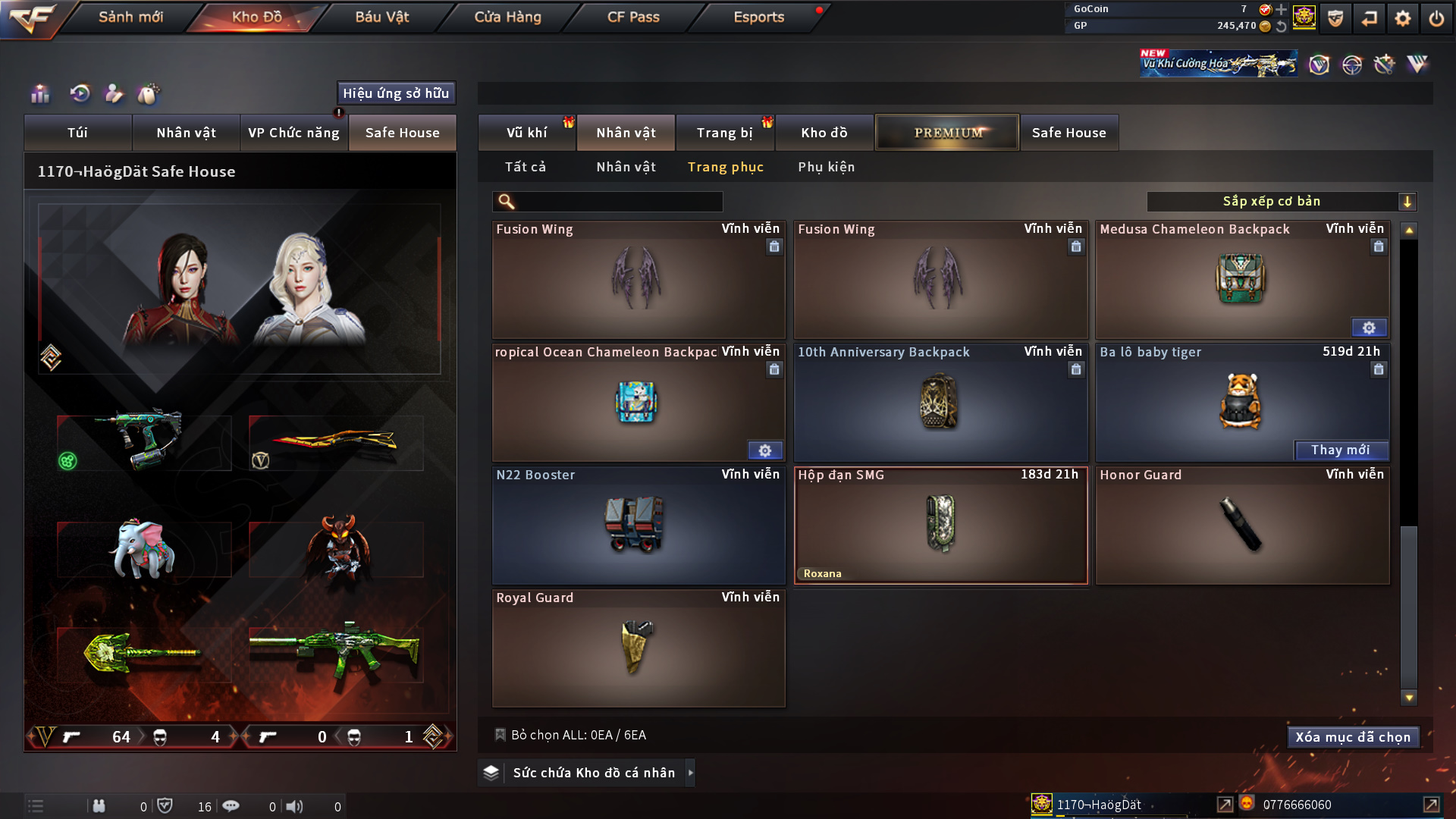Switch to the Esports section
This screenshot has width=1456, height=819.
[x=758, y=17]
